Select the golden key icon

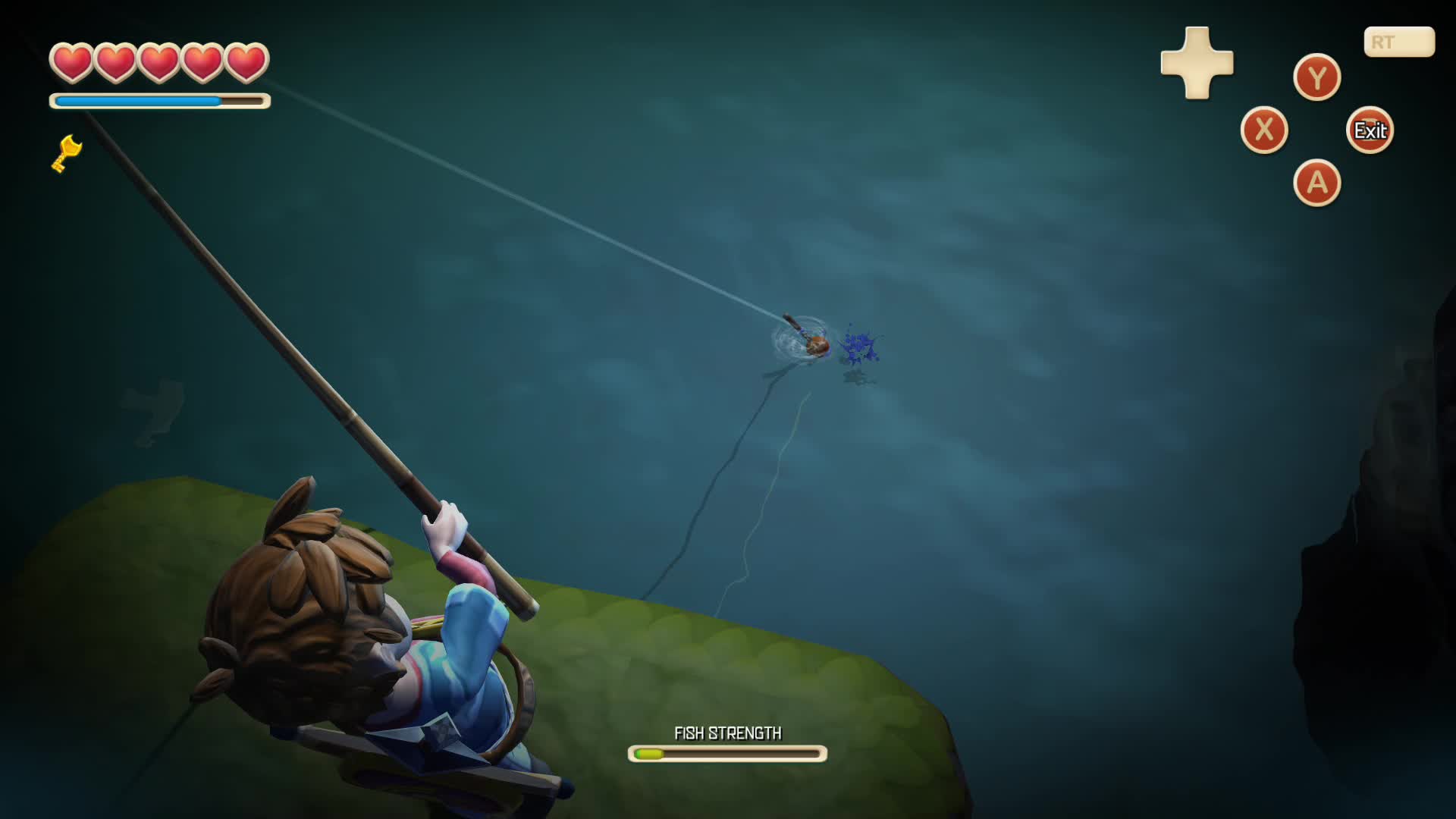67,152
